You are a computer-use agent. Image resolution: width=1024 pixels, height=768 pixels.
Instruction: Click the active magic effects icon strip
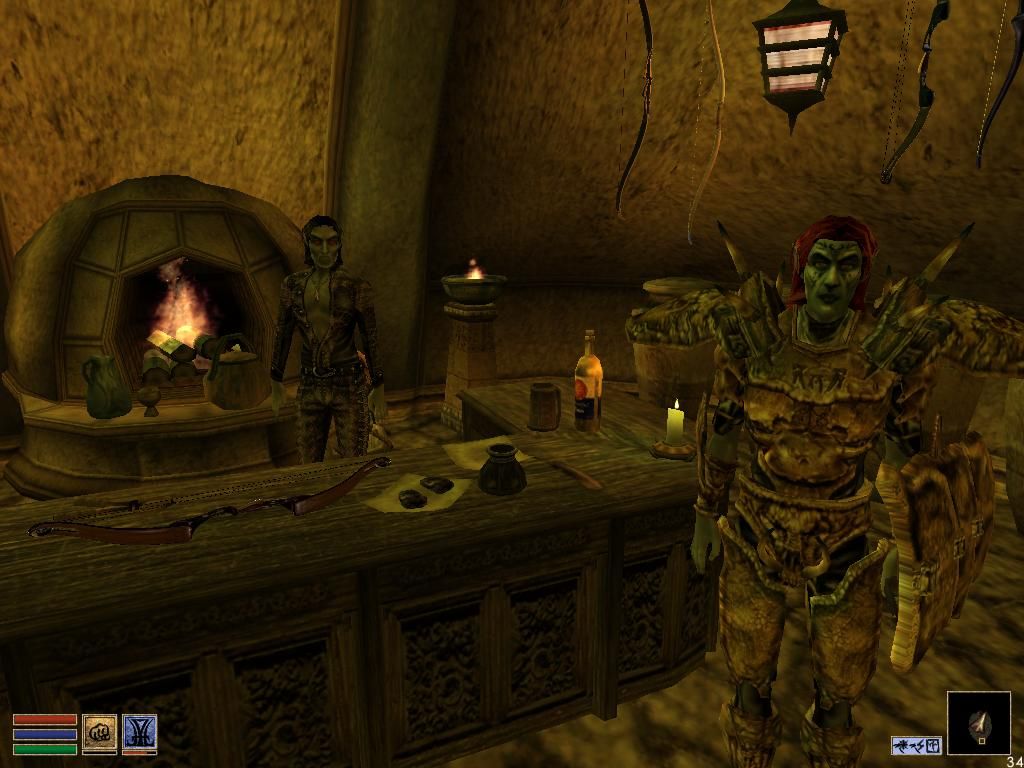916,745
